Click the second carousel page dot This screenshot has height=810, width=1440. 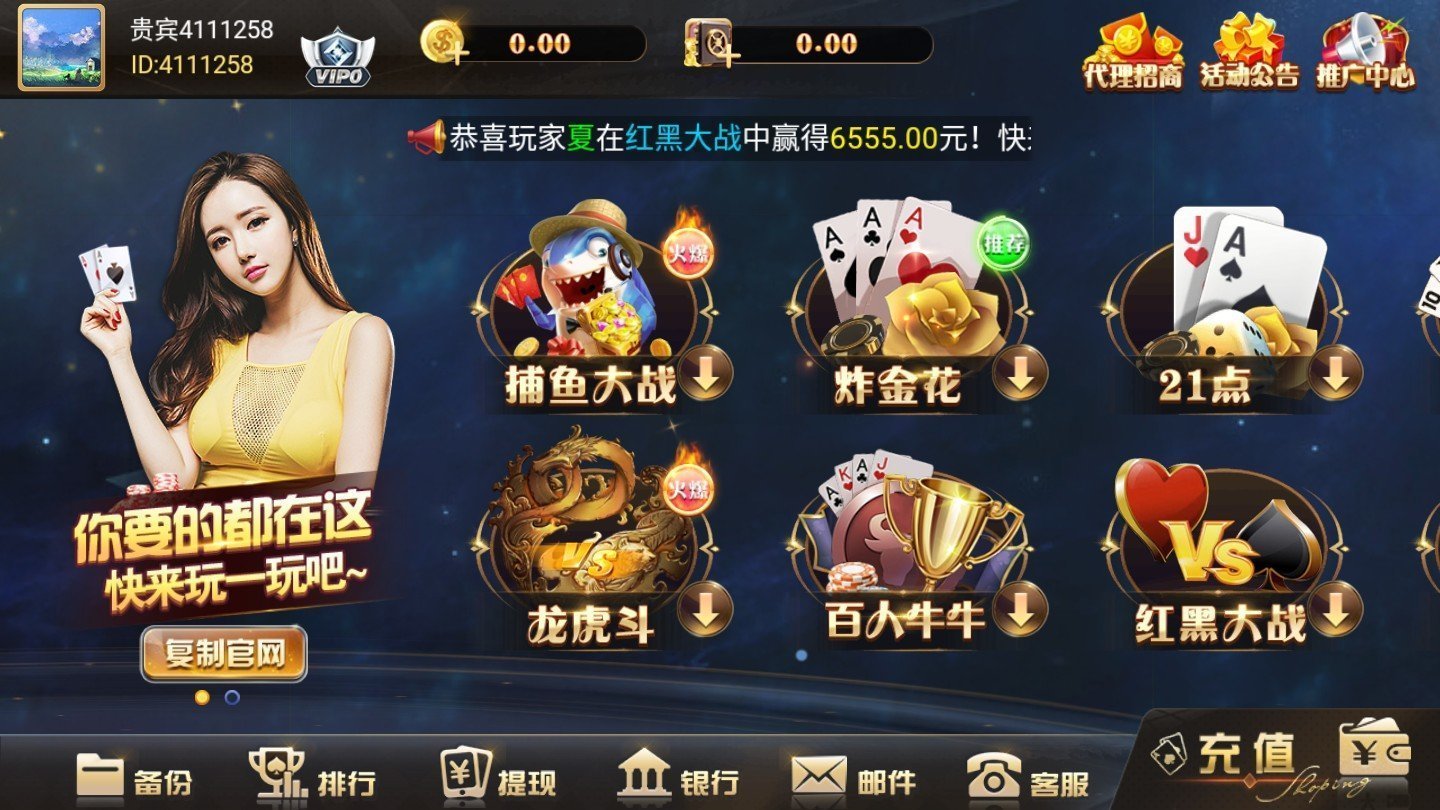[232, 697]
